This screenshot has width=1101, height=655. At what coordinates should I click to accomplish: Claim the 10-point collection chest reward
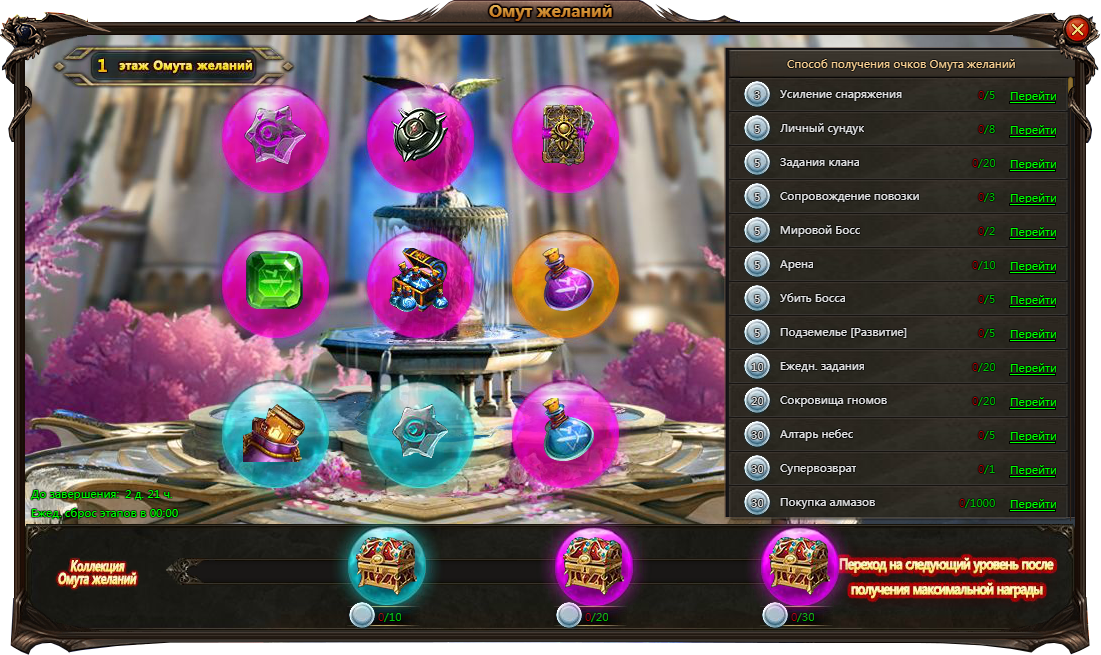pyautogui.click(x=386, y=565)
